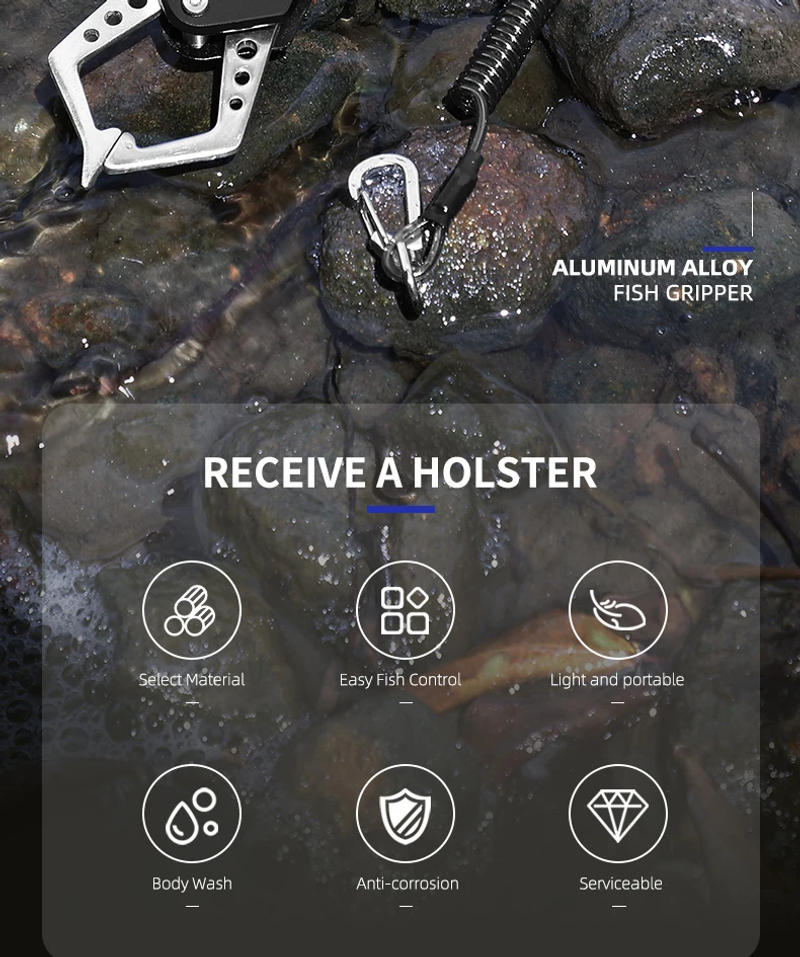Click the Select Material logs icon
This screenshot has width=800, height=957.
tap(191, 610)
